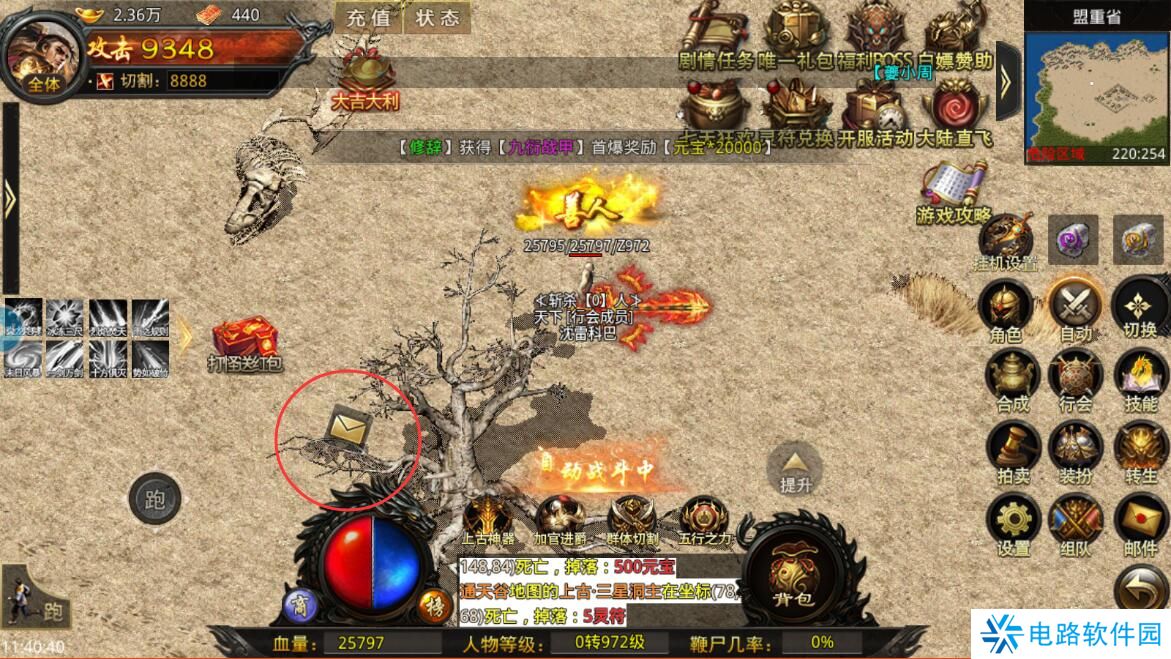Toggle the round 跑 run button
The image size is (1171, 659).
(155, 498)
